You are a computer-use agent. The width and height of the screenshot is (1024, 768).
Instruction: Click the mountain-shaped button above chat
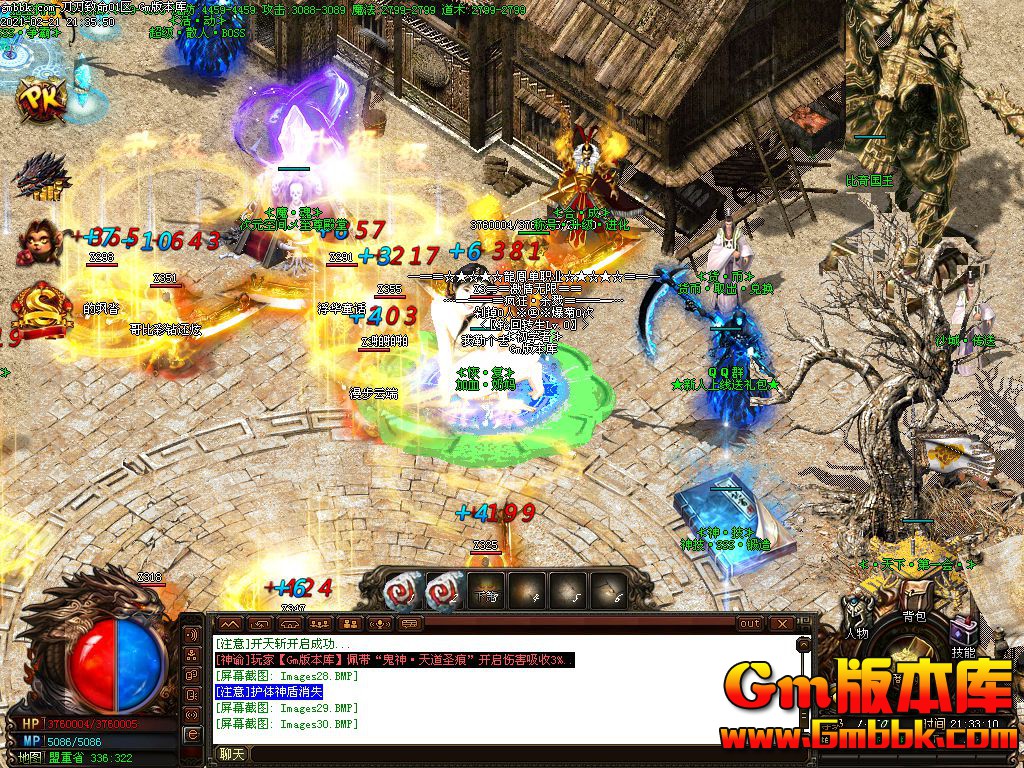pyautogui.click(x=230, y=624)
